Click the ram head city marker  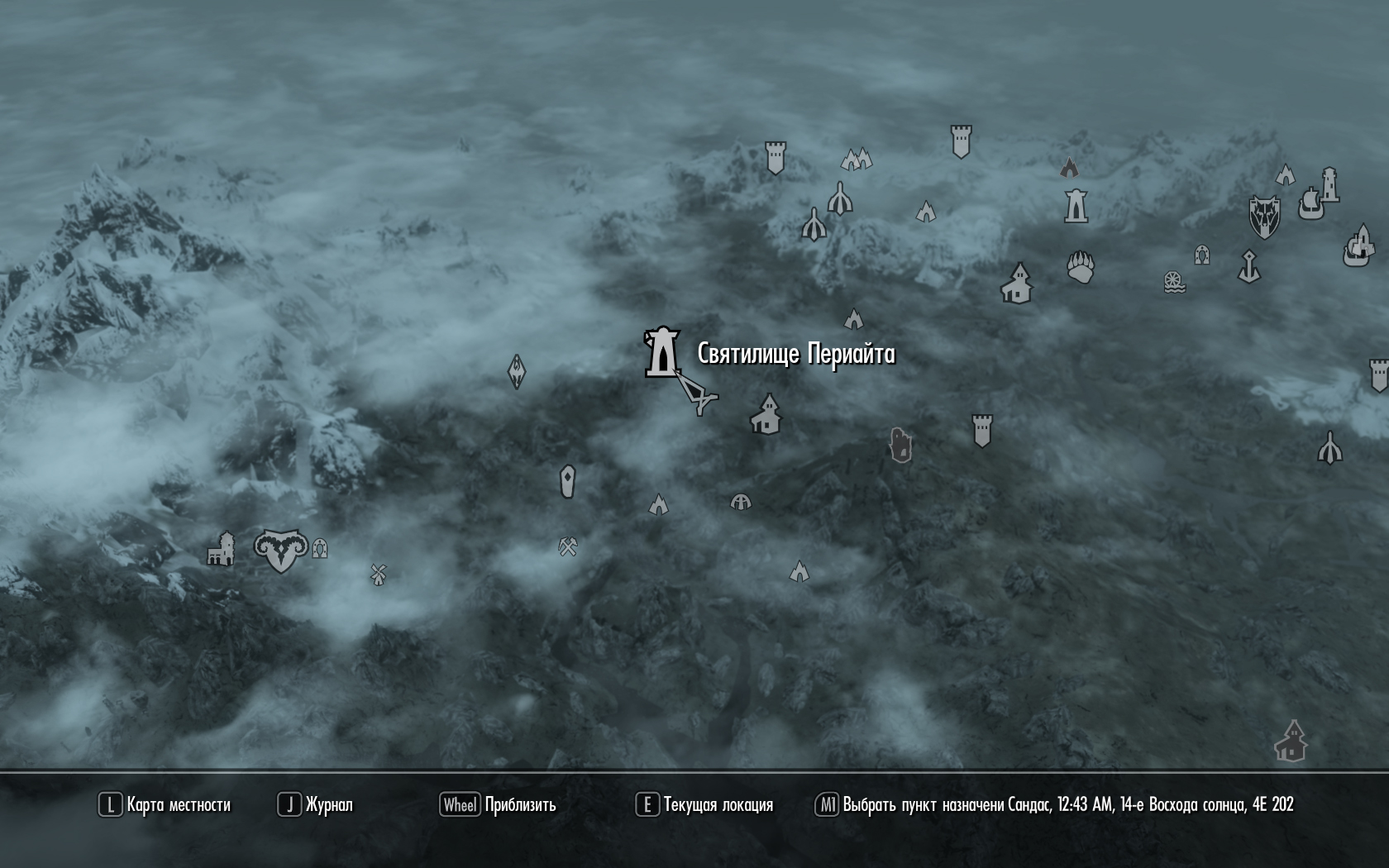tap(281, 551)
